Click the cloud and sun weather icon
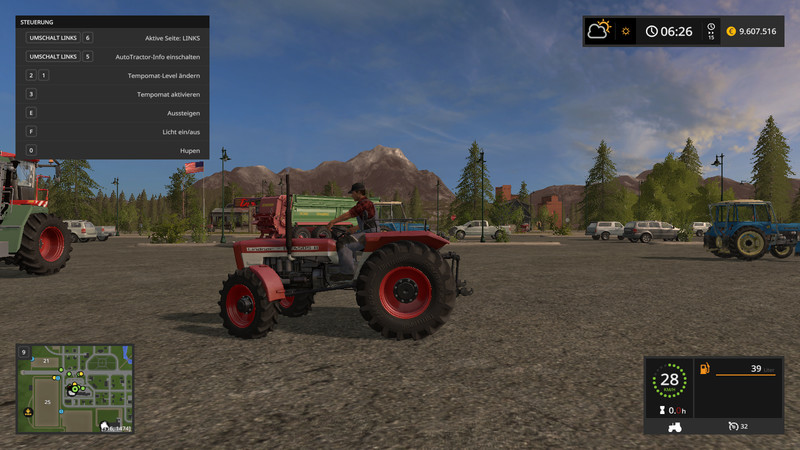The width and height of the screenshot is (800, 450). click(x=600, y=30)
